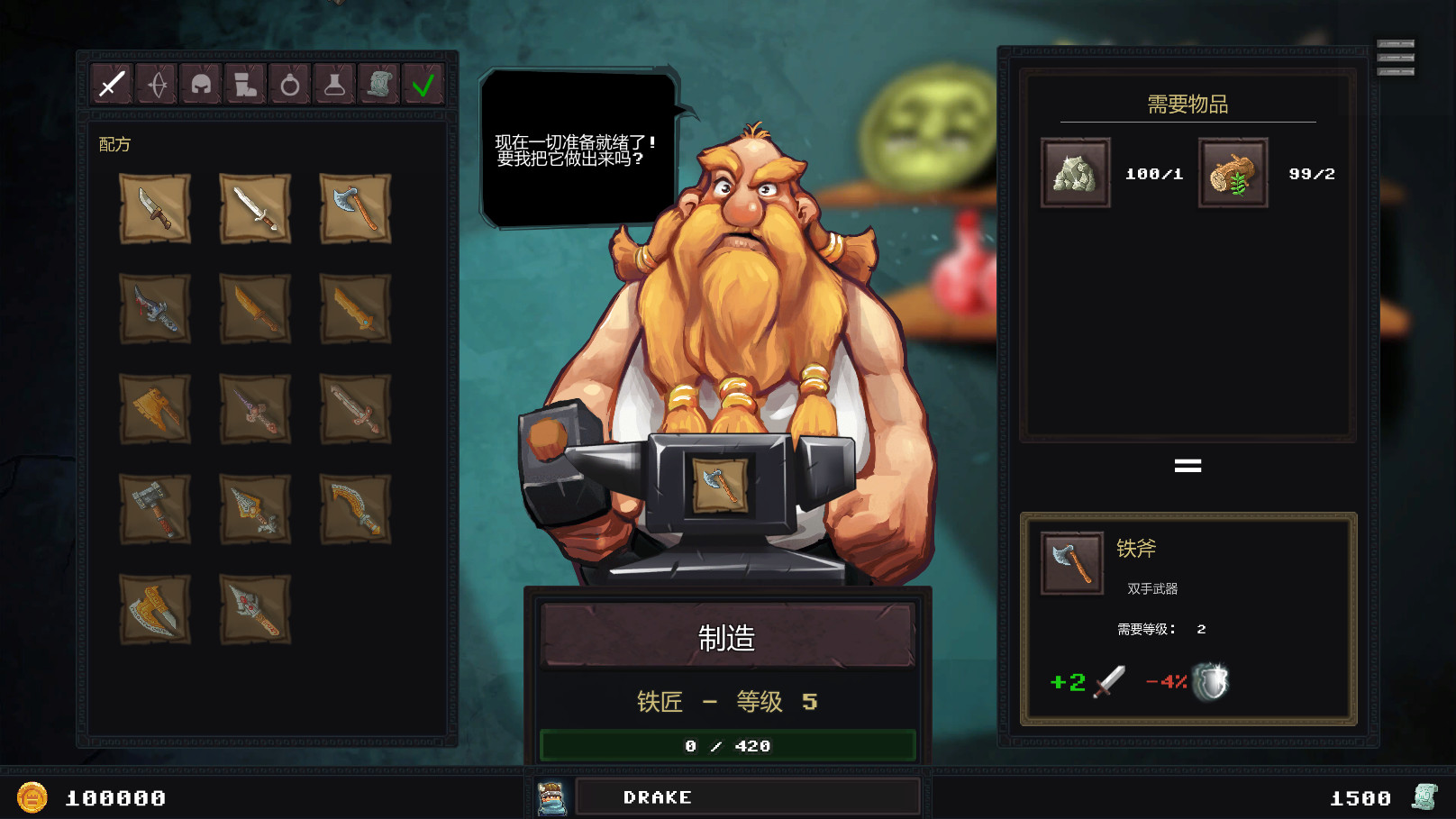Open the boots category in the crafting menu
The image size is (1456, 819).
coord(245,84)
